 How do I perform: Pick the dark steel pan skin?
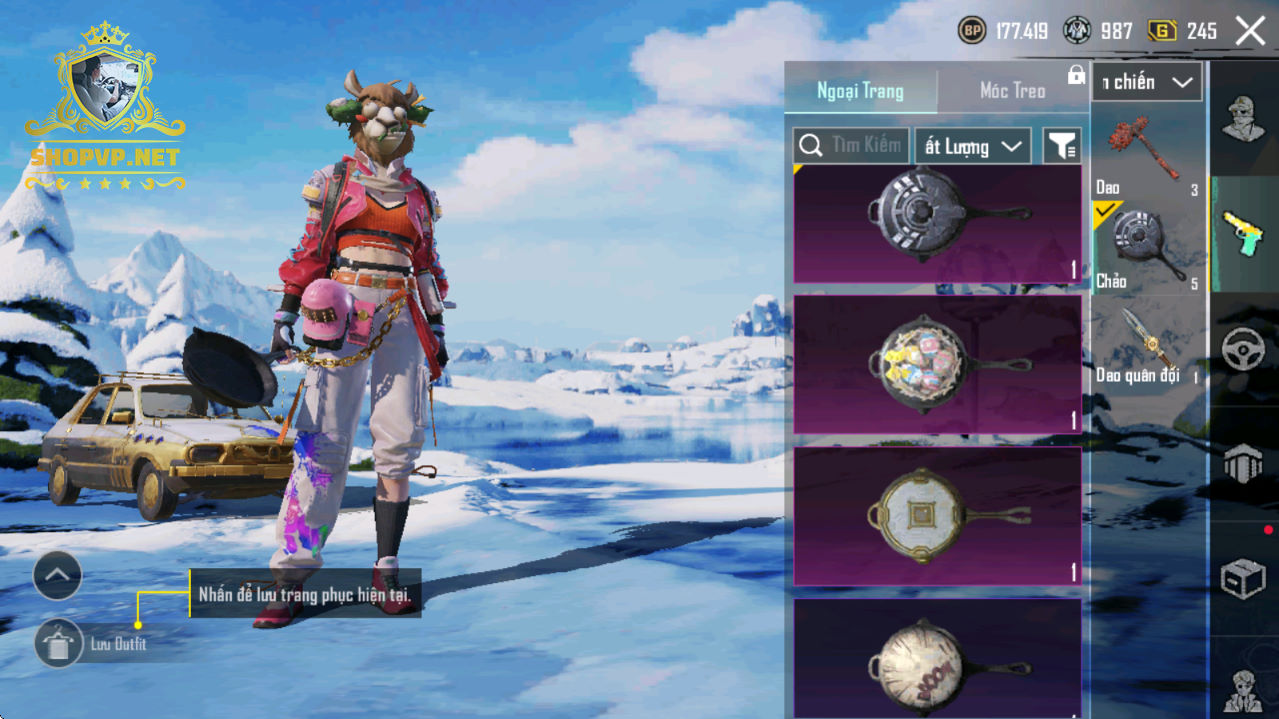click(937, 224)
